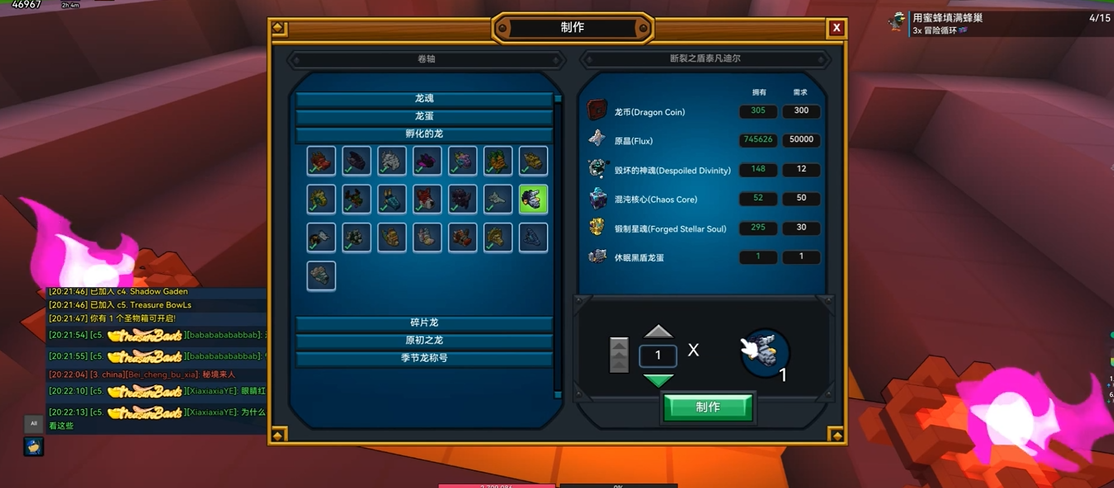Open the 原初之龙 category
This screenshot has width=1114, height=488.
pyautogui.click(x=424, y=341)
